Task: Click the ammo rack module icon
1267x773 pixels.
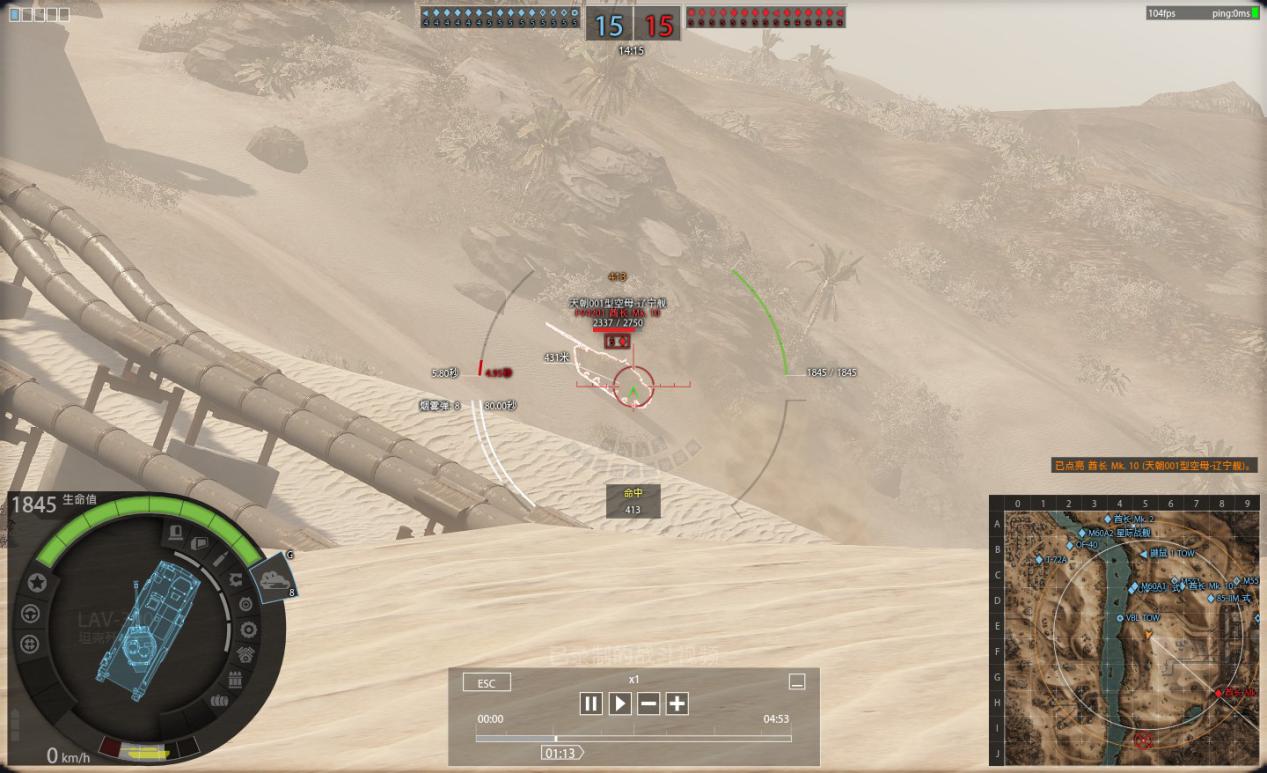Action: click(x=236, y=680)
